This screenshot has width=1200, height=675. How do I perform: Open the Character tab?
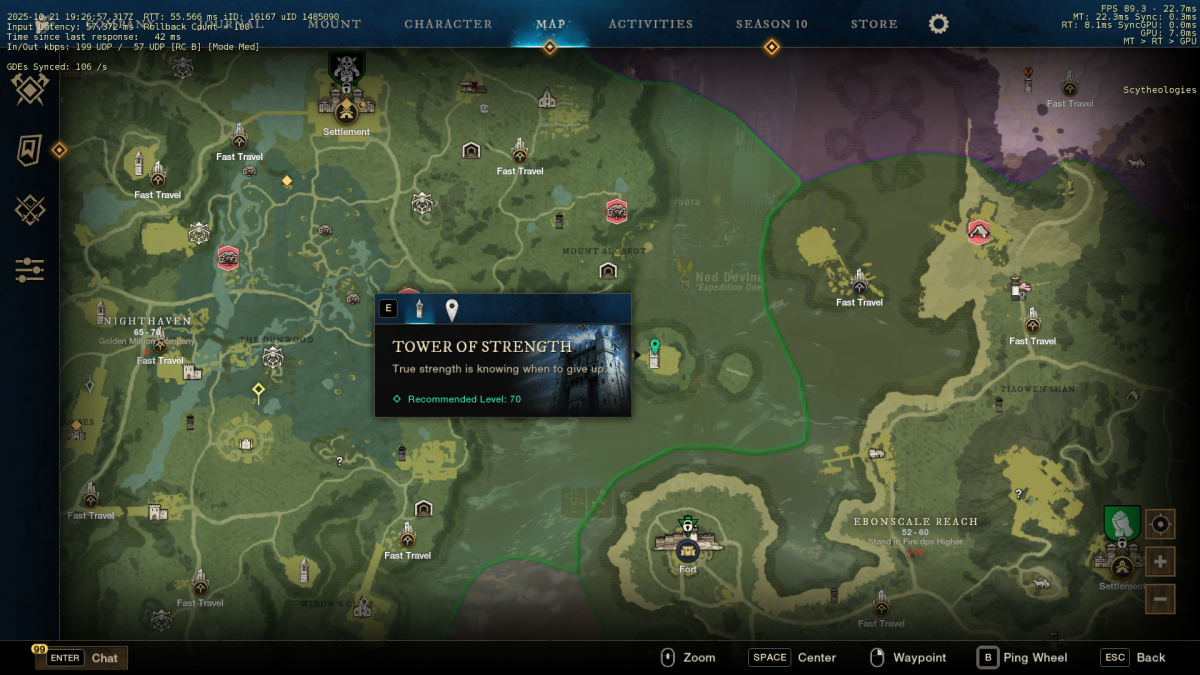(x=448, y=24)
